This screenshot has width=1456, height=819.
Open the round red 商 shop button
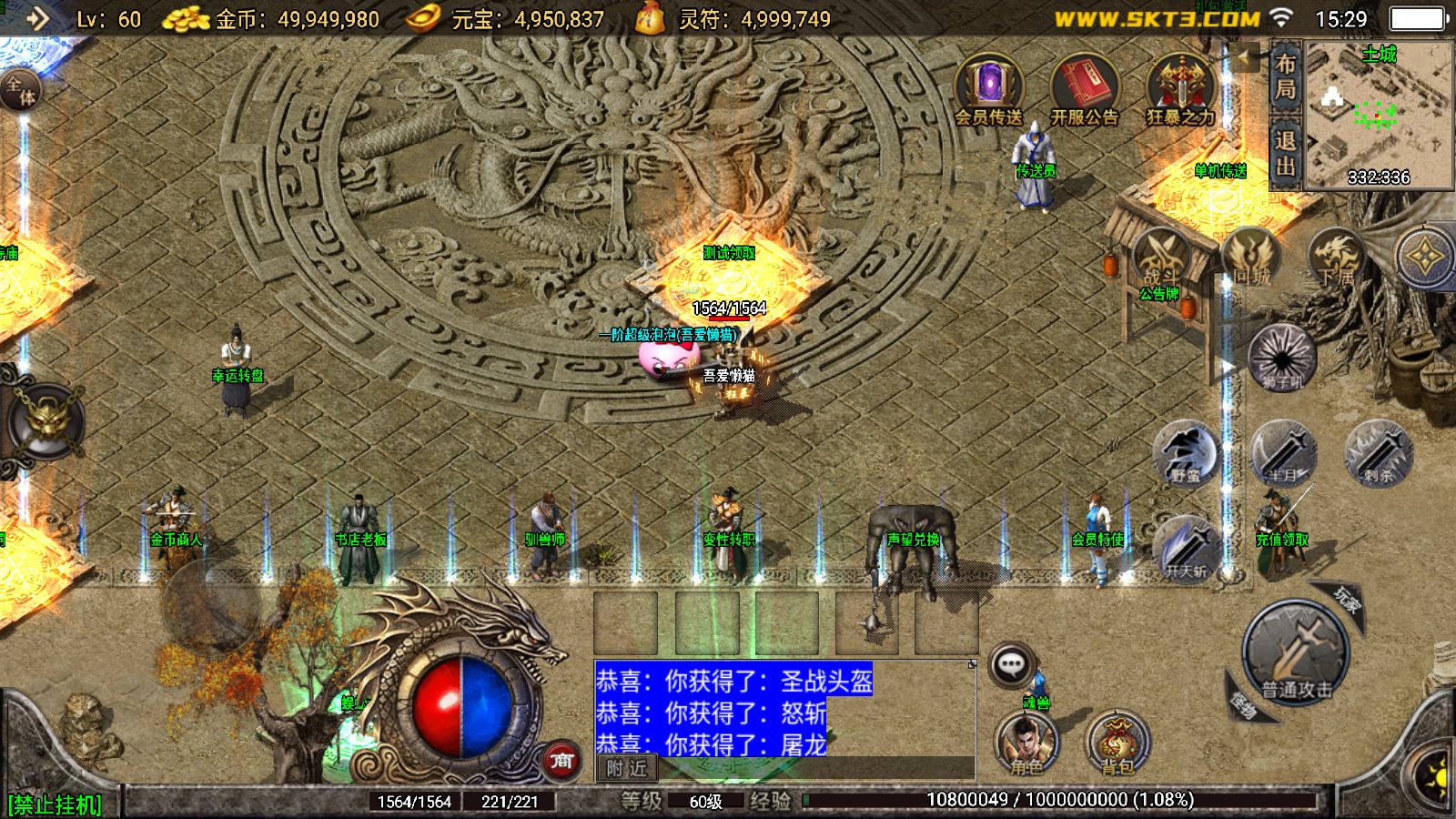(x=561, y=760)
